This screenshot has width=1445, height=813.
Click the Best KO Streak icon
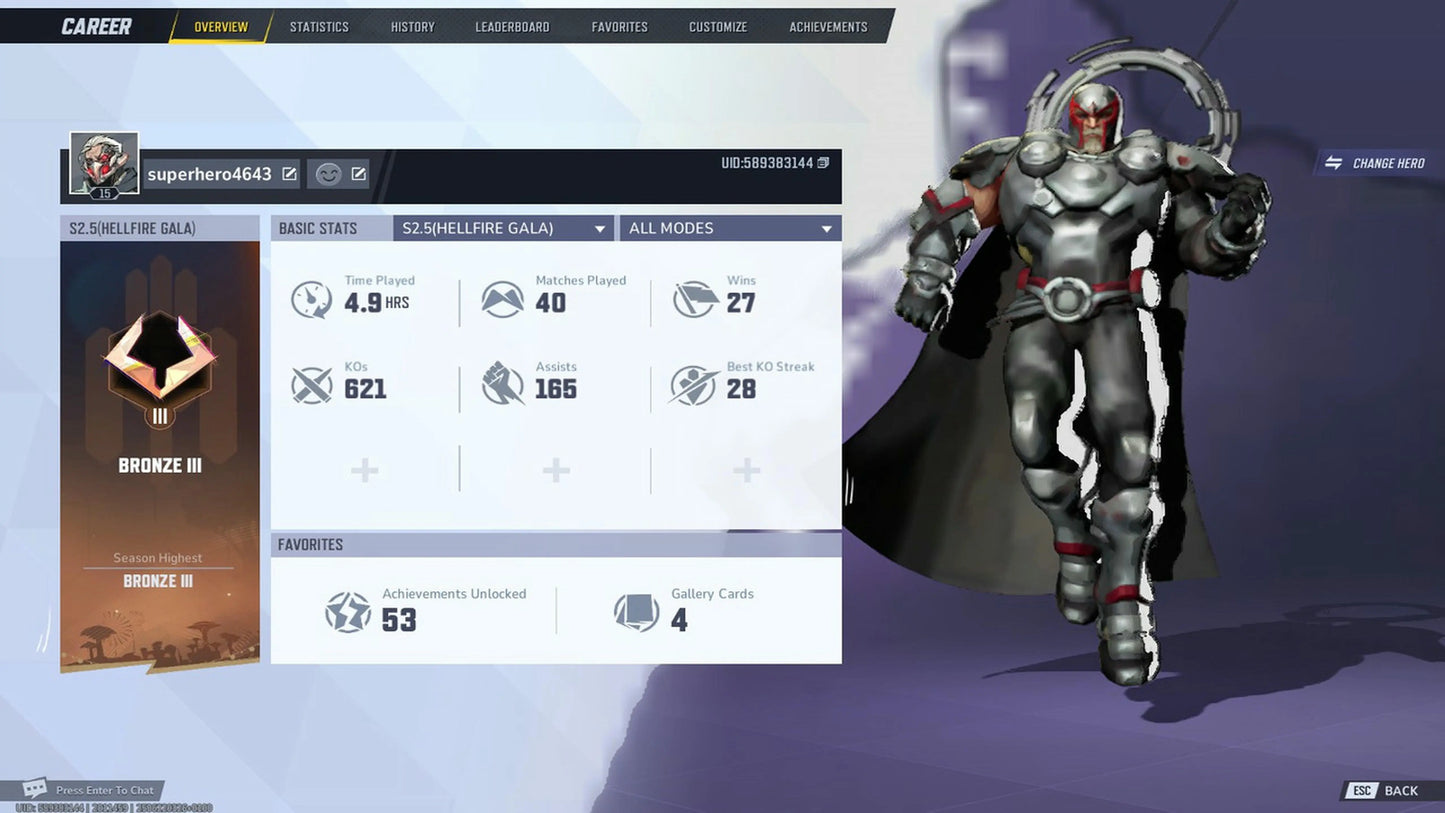click(692, 383)
